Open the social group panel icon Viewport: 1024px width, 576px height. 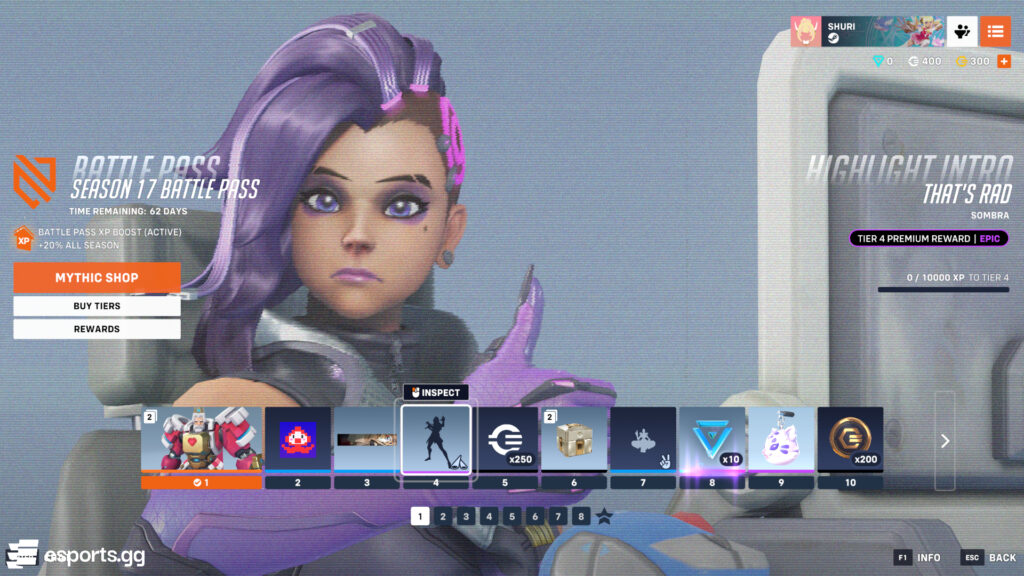[x=962, y=31]
